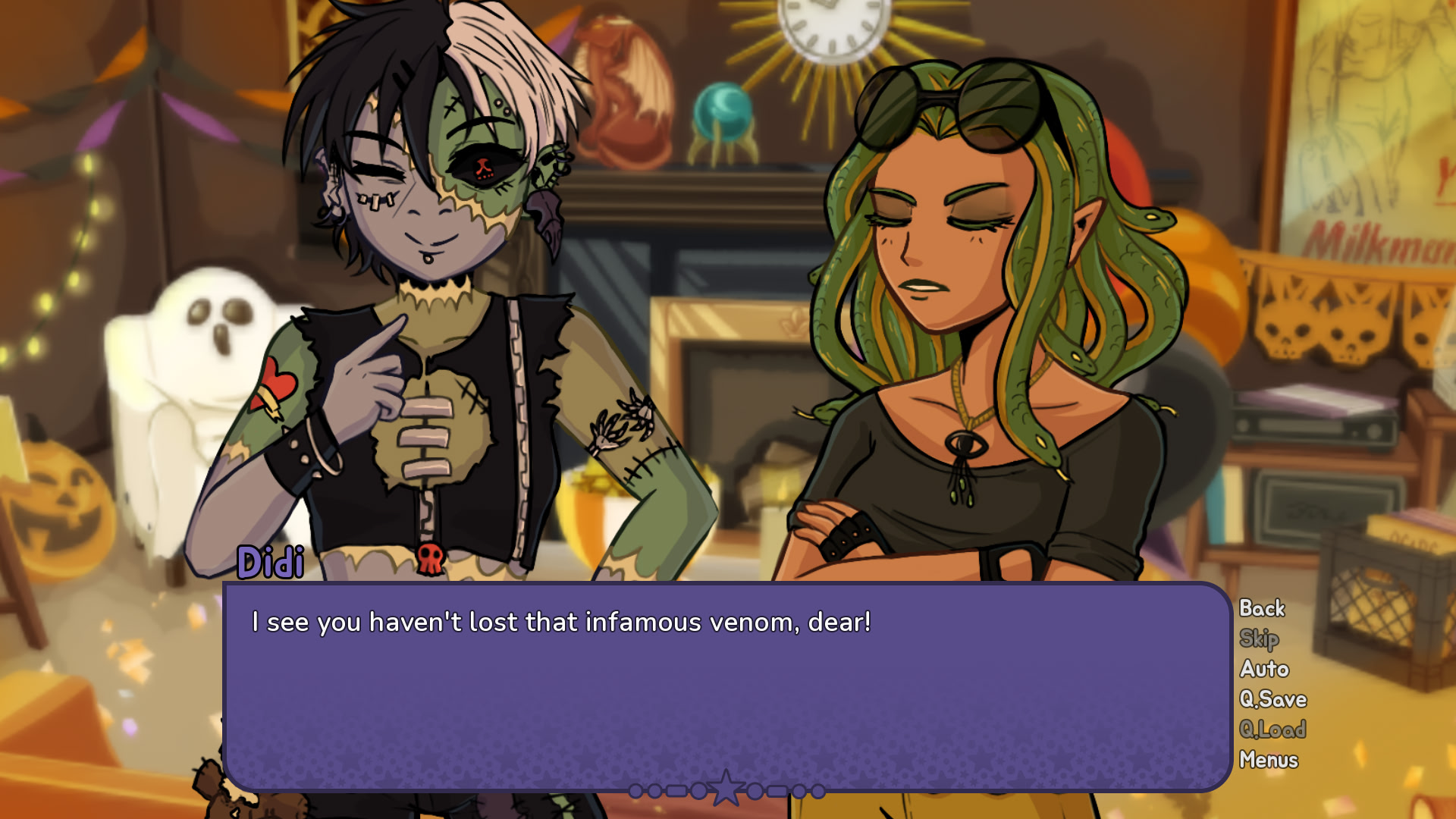Click the star progress marker below the dialogue box
Screen dimensions: 1456x819
(x=726, y=787)
